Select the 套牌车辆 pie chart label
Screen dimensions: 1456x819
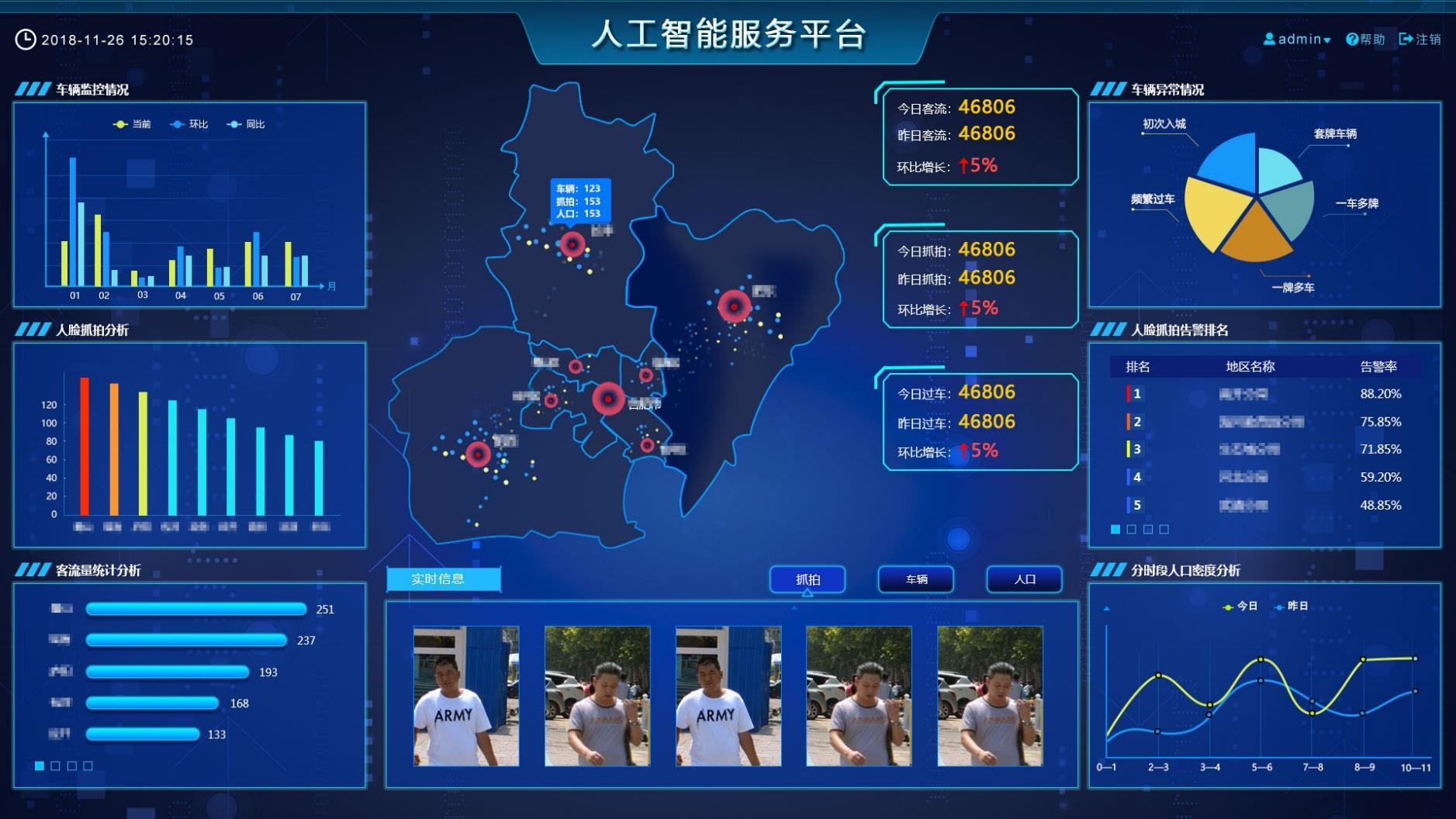point(1334,133)
